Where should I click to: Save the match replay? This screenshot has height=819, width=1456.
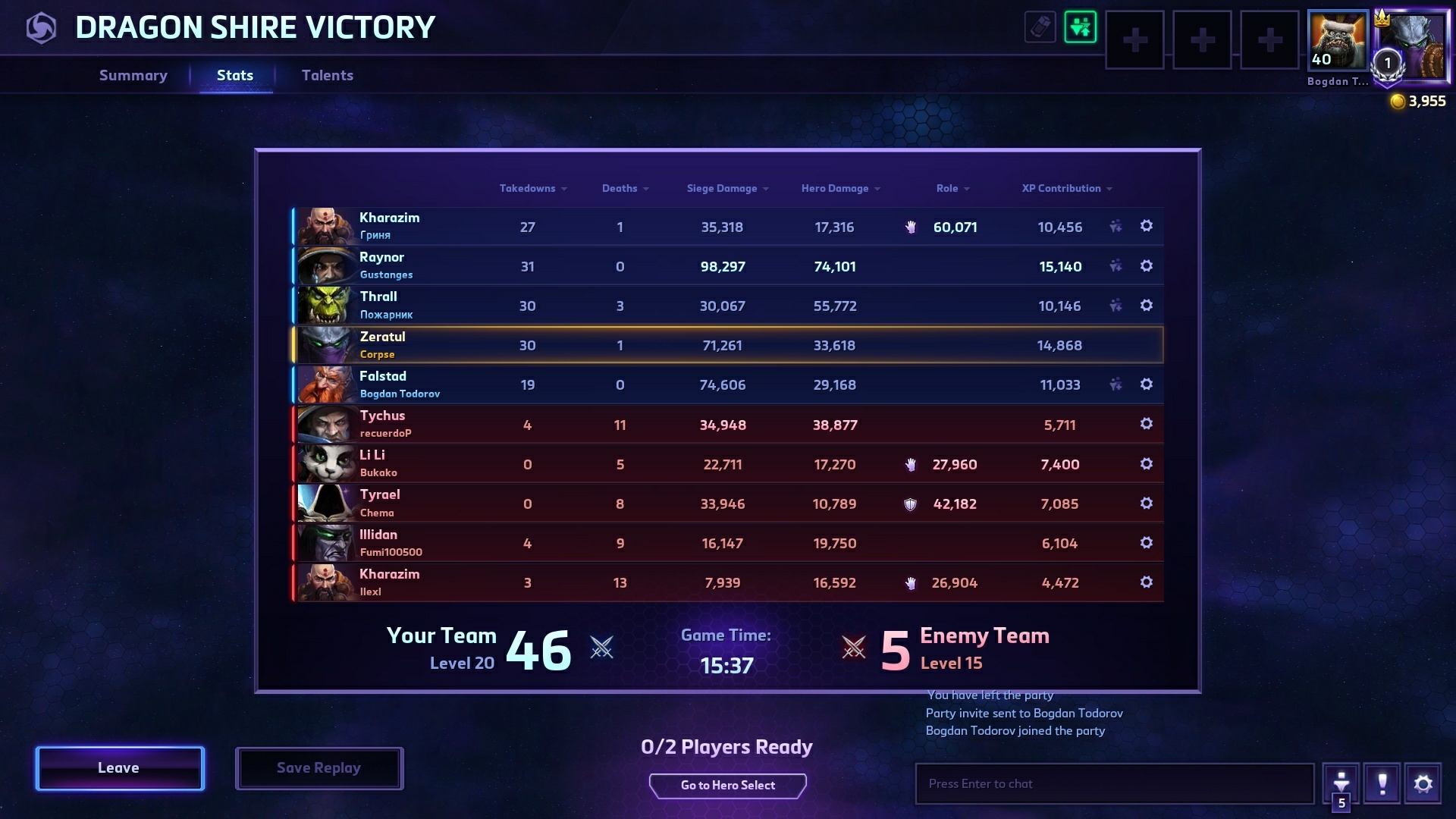(318, 768)
